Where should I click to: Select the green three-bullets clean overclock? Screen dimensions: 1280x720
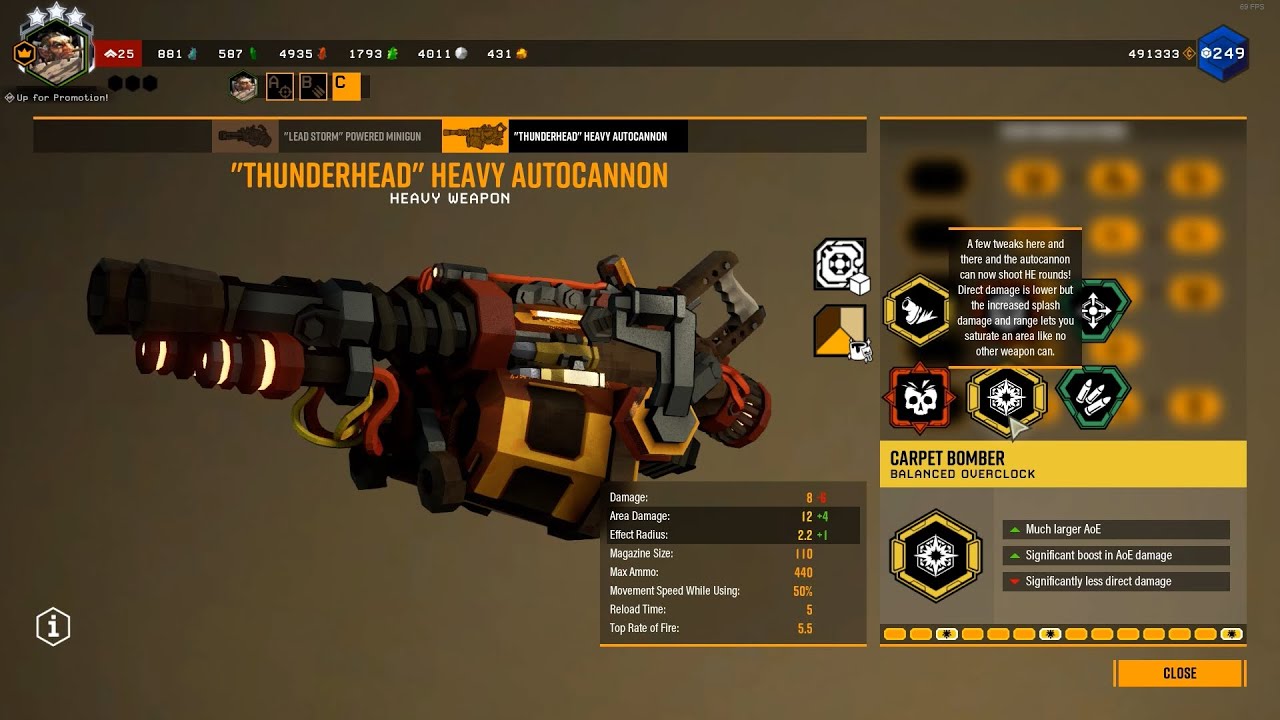[1093, 399]
